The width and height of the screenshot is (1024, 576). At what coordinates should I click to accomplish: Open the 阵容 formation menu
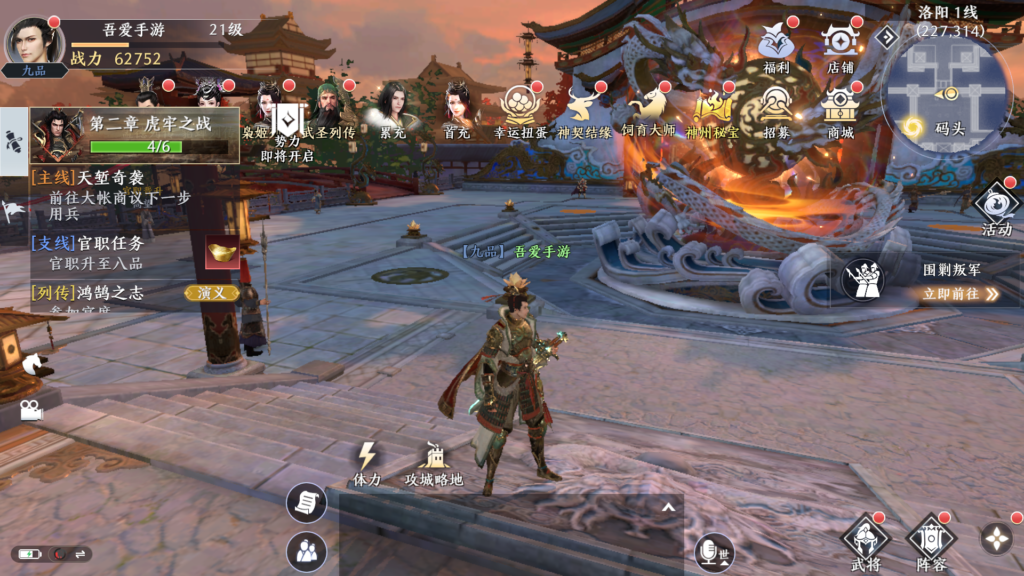click(931, 541)
